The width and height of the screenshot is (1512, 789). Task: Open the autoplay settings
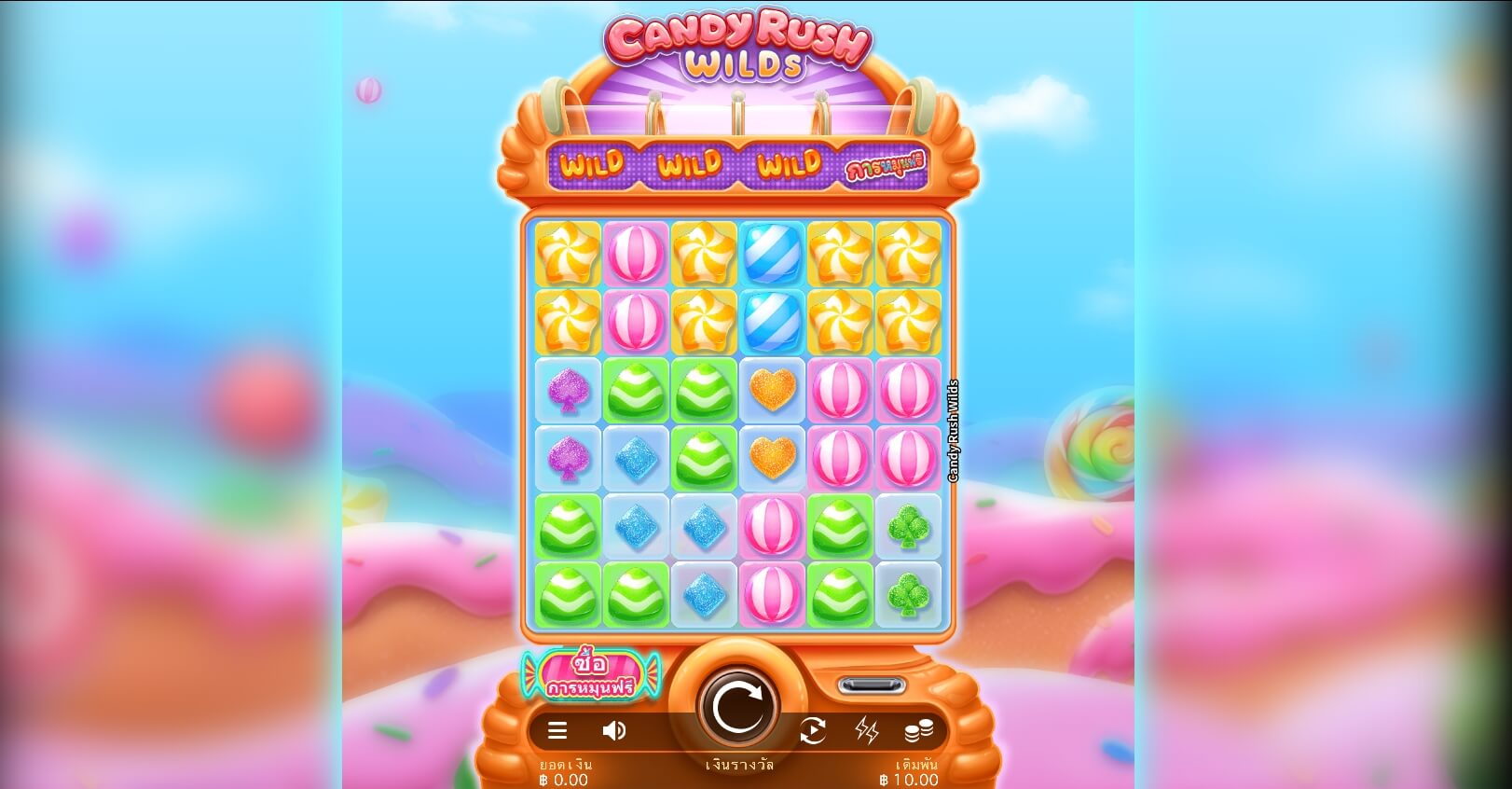point(813,731)
